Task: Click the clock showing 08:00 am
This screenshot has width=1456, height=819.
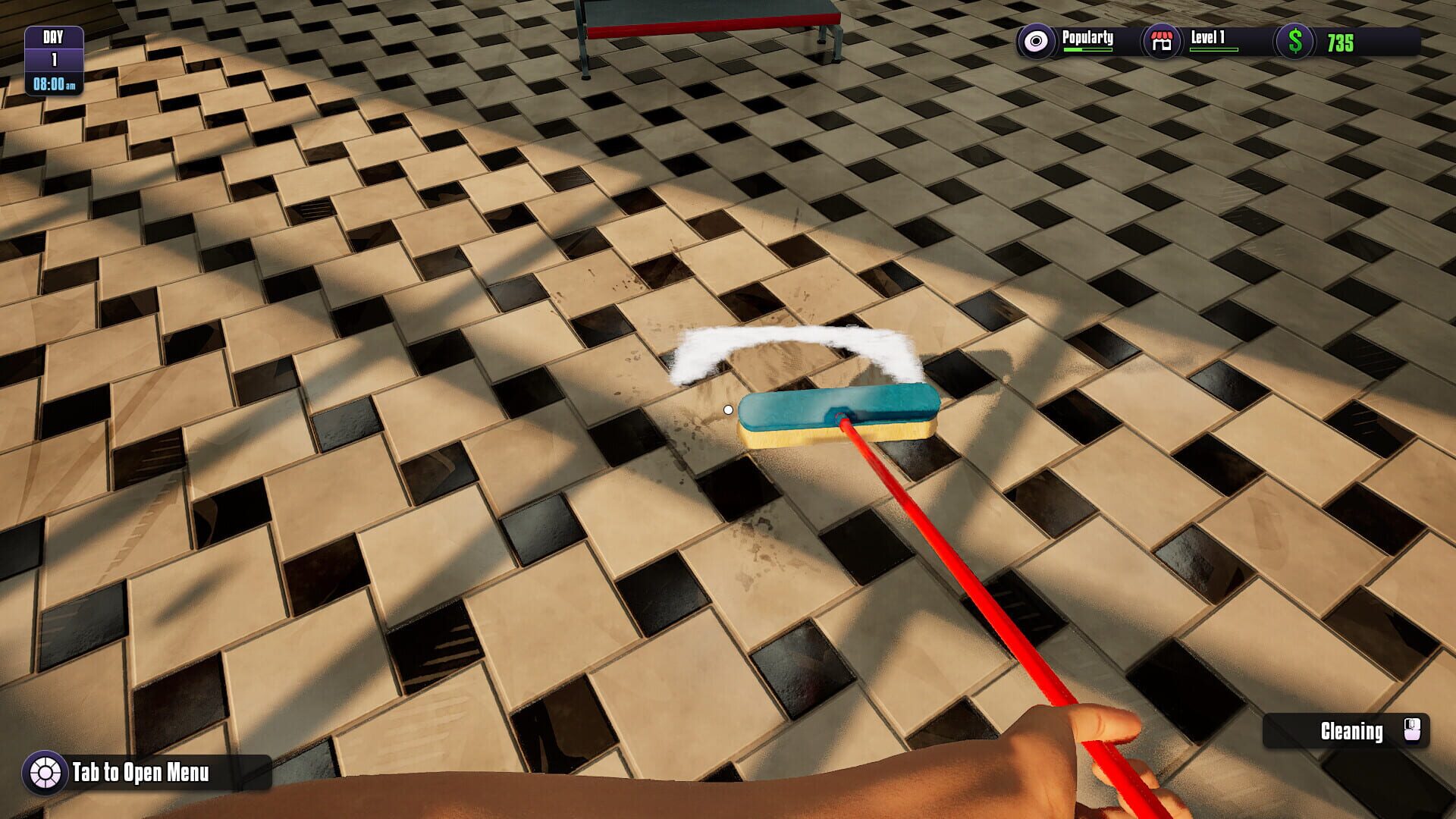Action: pyautogui.click(x=53, y=83)
